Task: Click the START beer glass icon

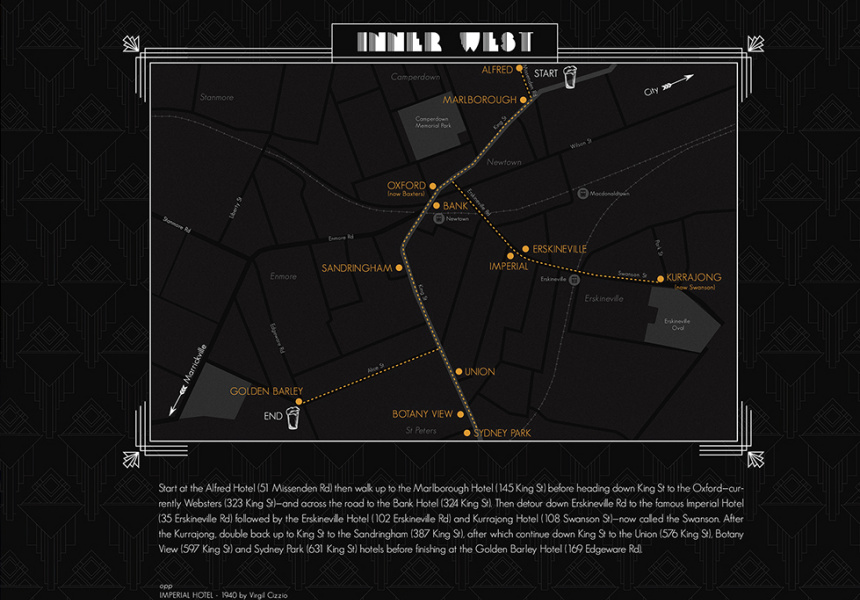Action: click(x=570, y=78)
